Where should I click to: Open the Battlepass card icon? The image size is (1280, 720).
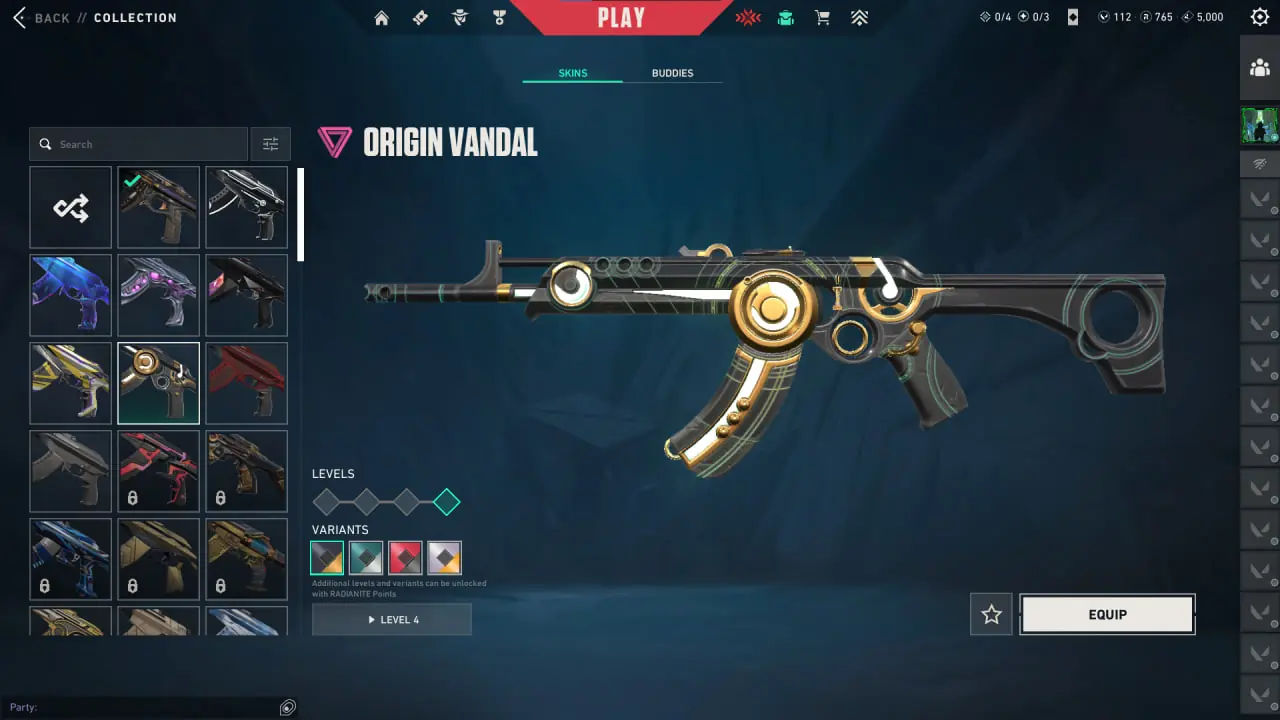(x=420, y=17)
